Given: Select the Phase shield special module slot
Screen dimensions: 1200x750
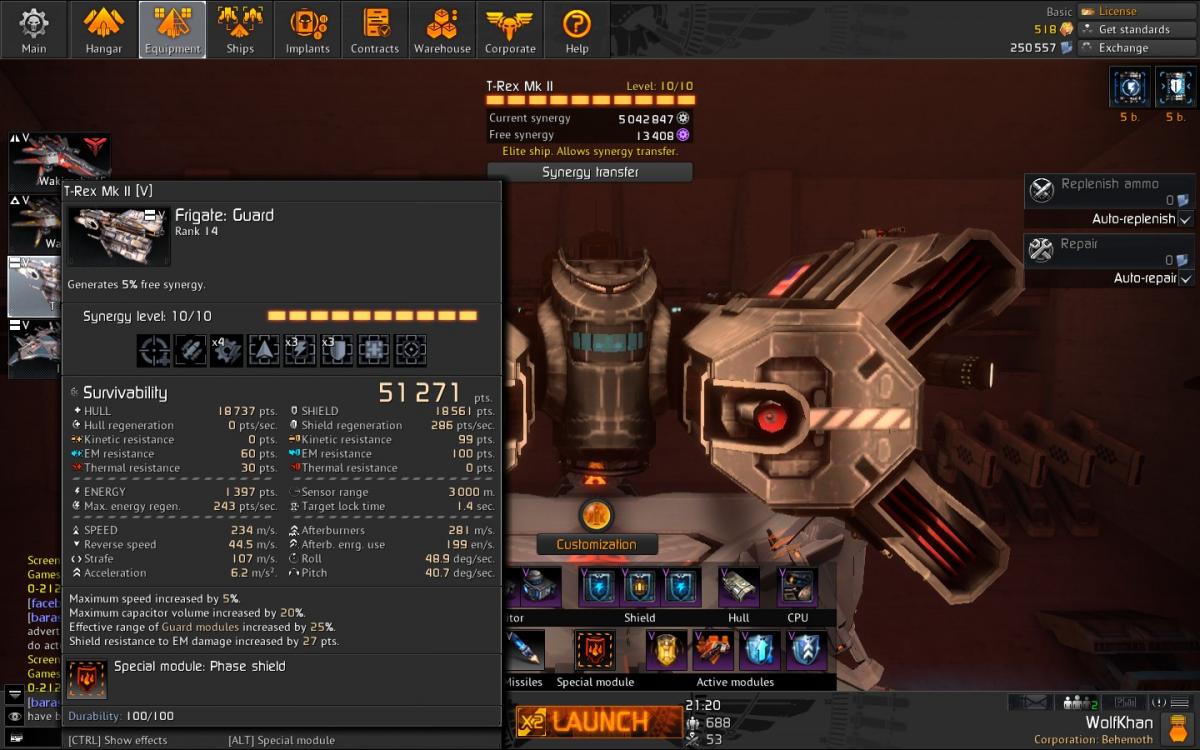Looking at the screenshot, I should [x=595, y=651].
